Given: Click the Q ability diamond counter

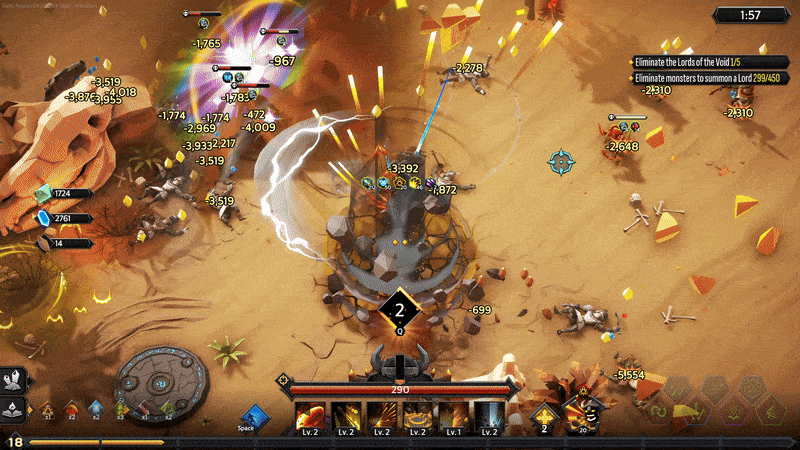Looking at the screenshot, I should coord(399,310).
